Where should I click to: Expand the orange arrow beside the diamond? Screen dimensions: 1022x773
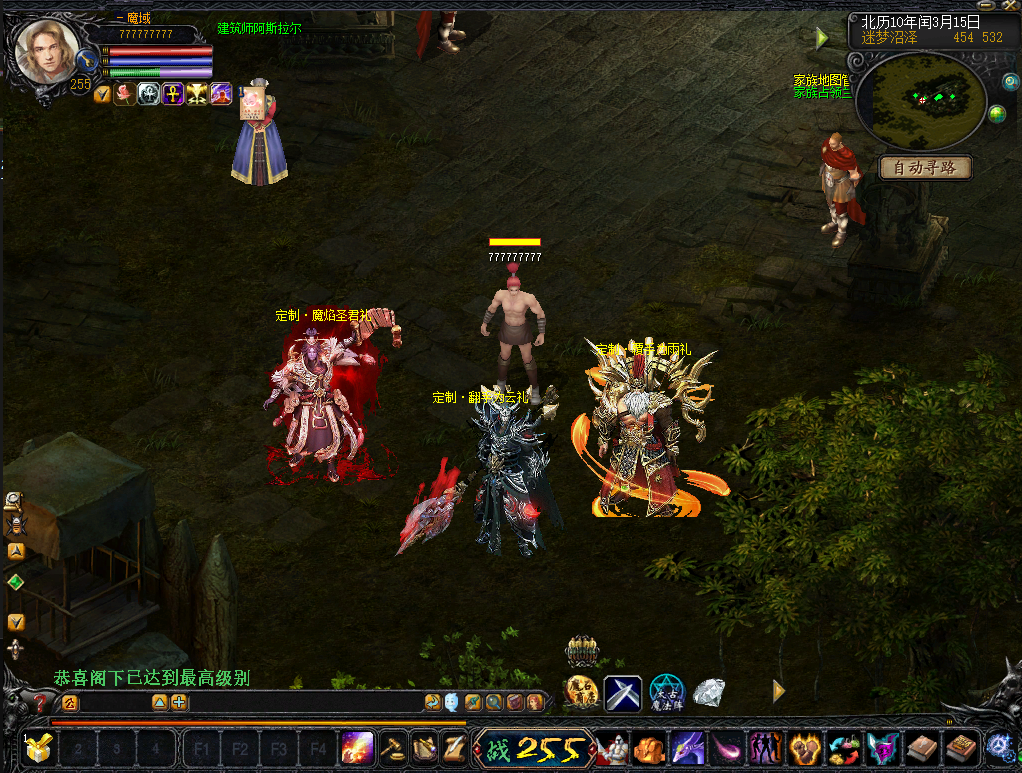click(778, 691)
